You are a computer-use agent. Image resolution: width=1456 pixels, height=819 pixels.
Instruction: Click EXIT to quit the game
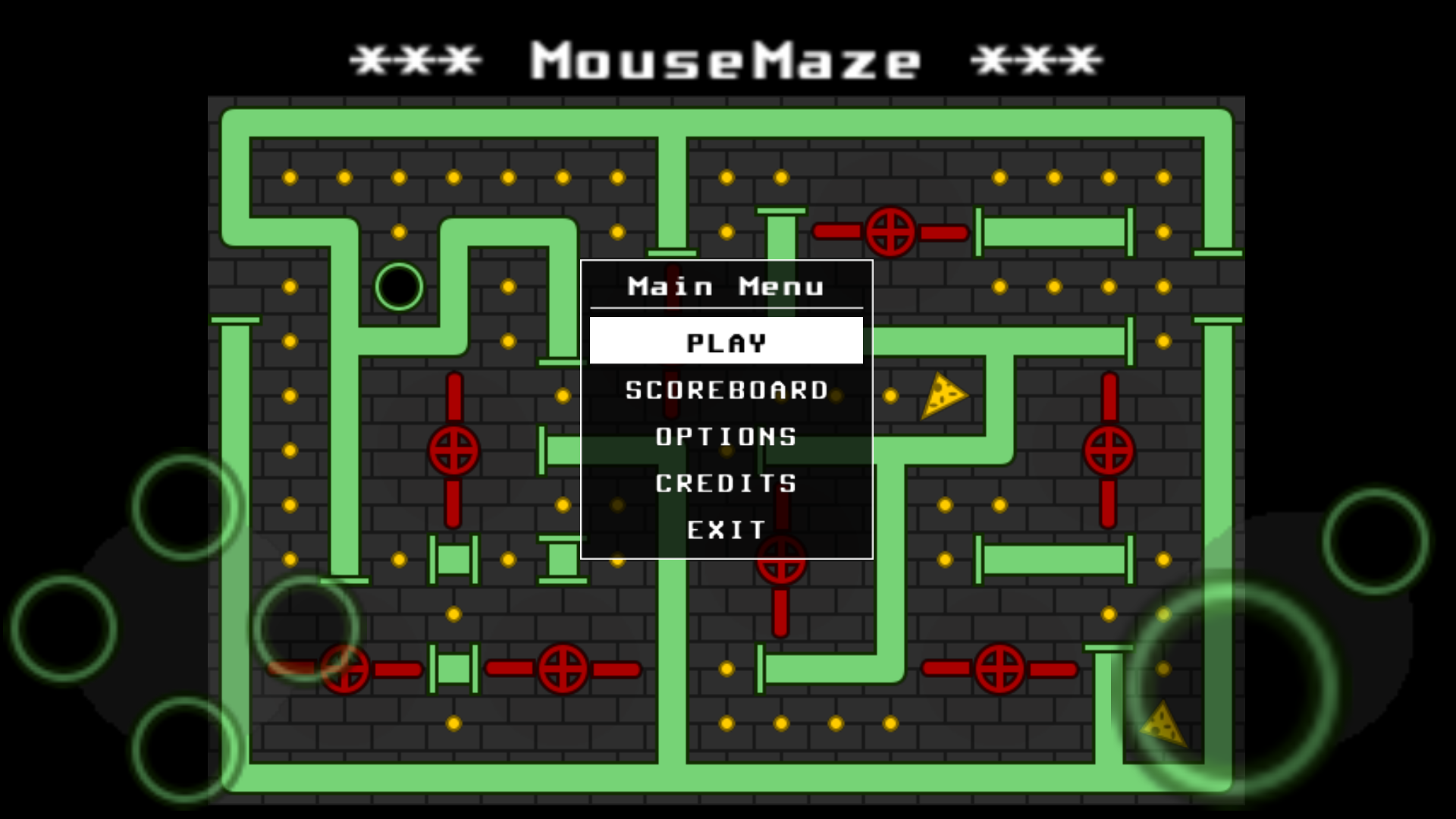coord(725,529)
